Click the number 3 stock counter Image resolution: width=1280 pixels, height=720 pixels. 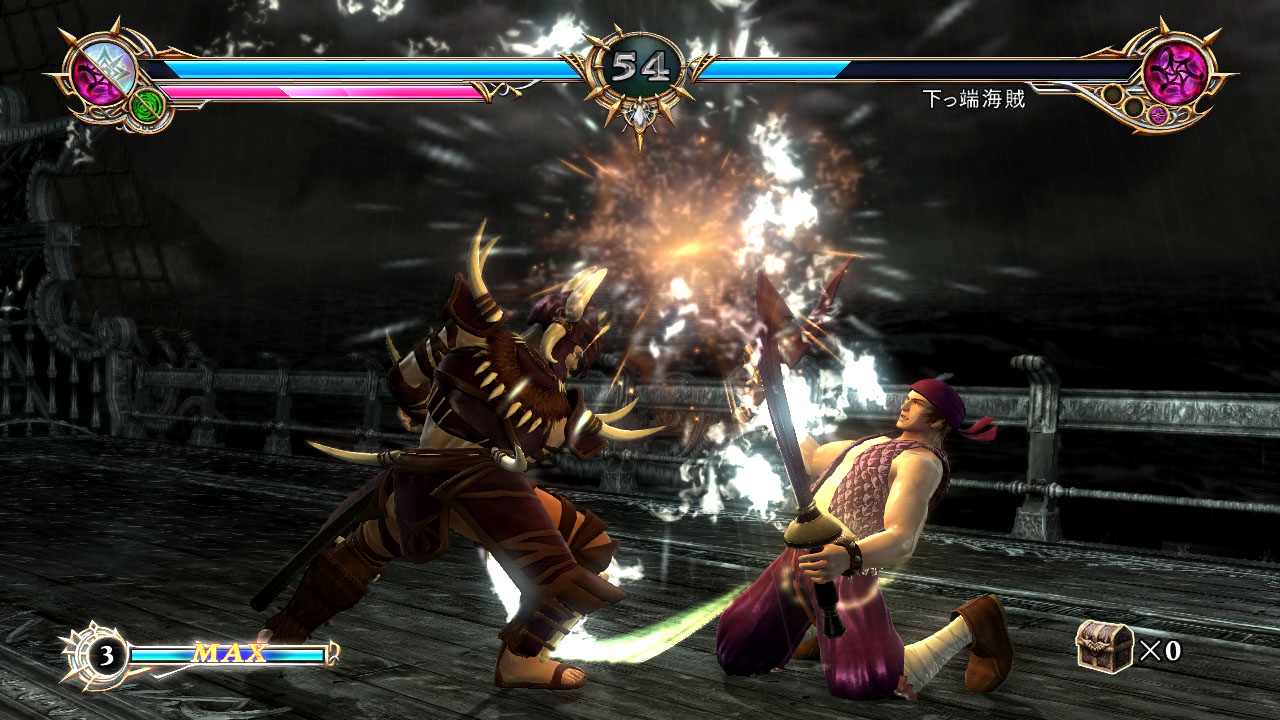tap(107, 655)
